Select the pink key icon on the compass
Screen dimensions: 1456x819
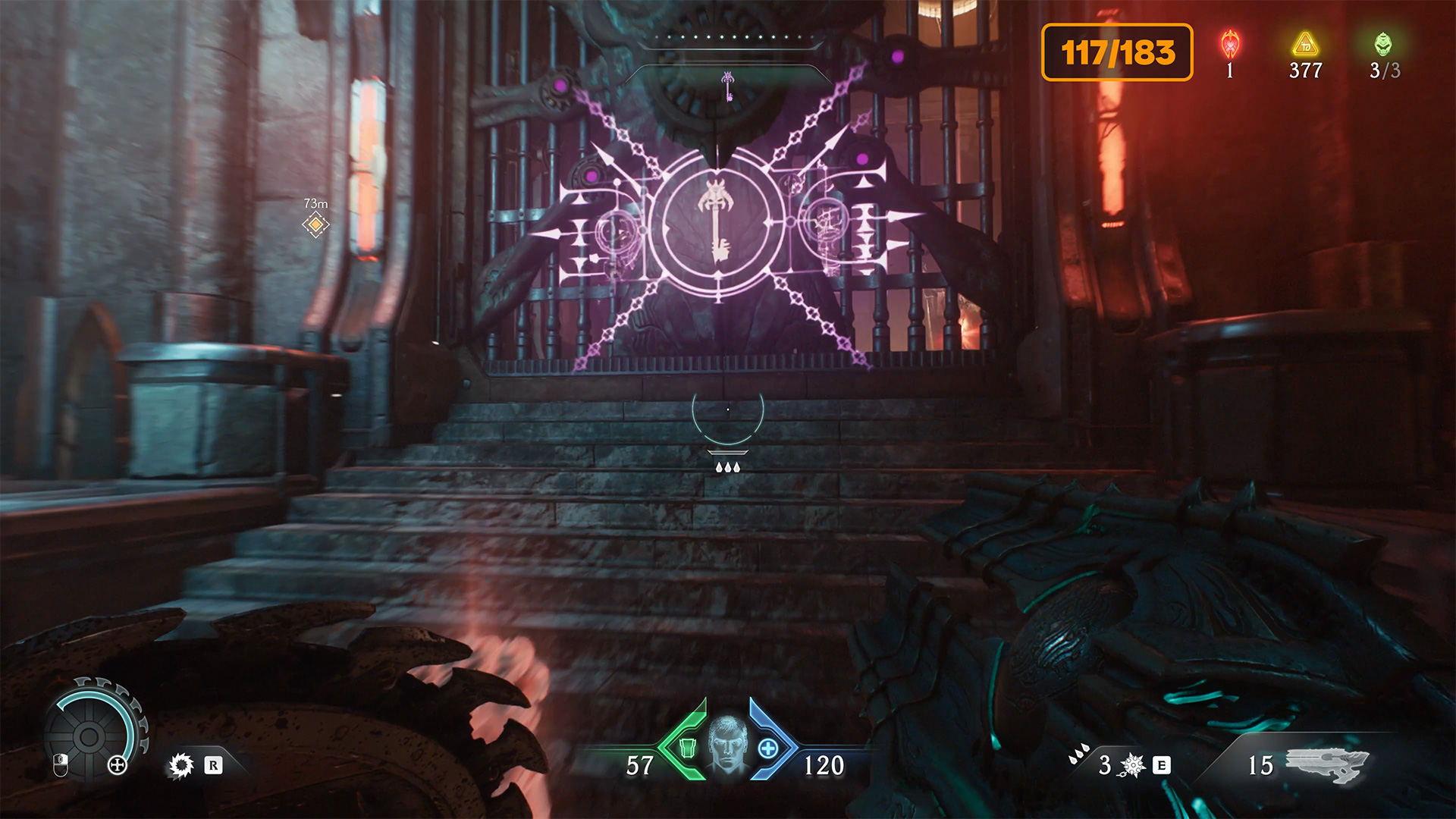coord(727,86)
